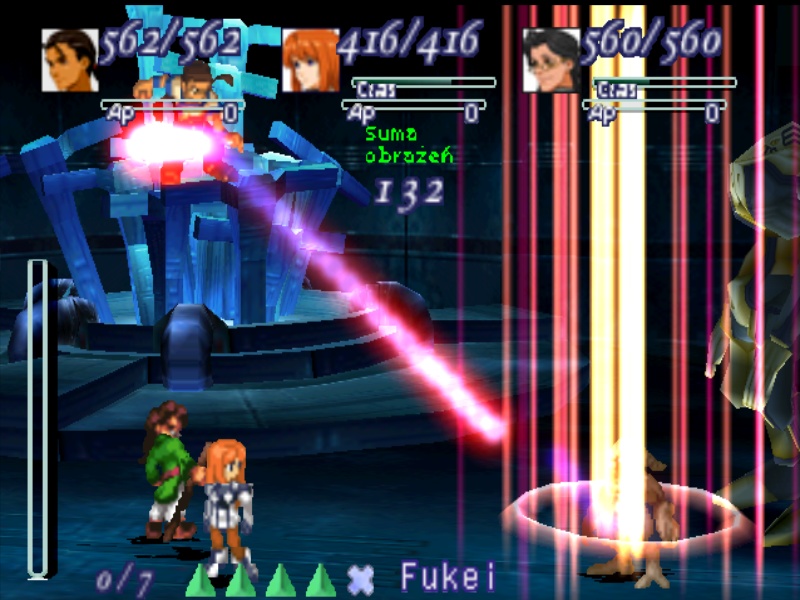Screen dimensions: 800x600
Task: Select the dark-haired fighter's portrait
Action: click(70, 60)
